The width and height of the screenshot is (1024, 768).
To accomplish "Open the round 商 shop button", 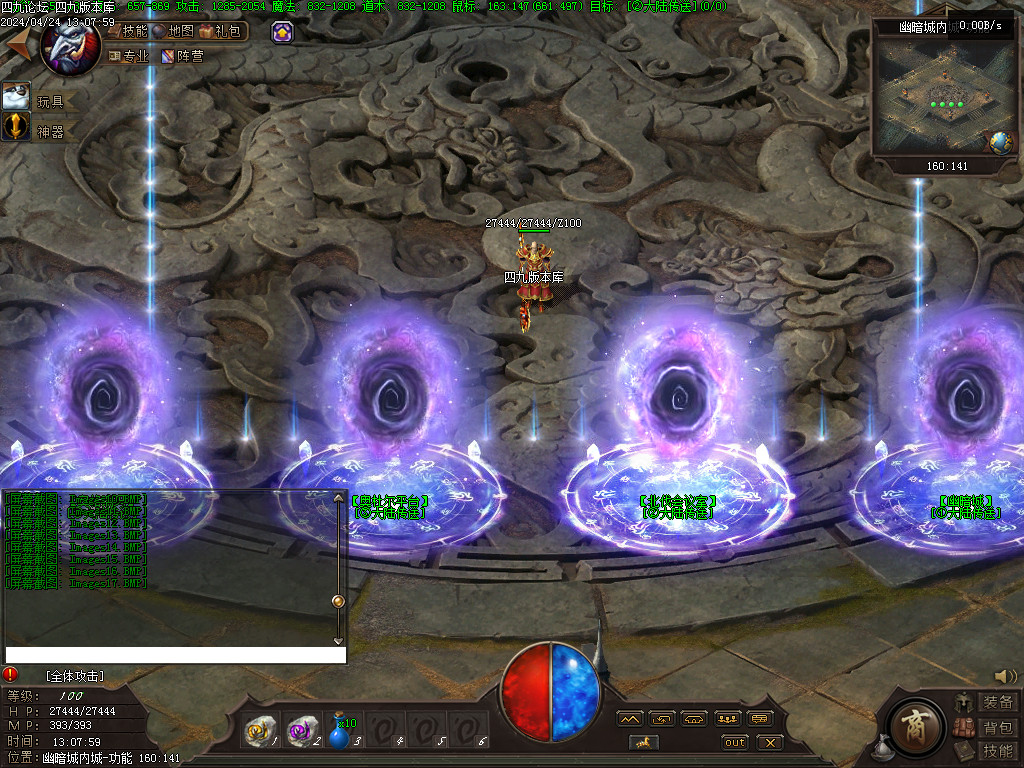I will pos(914,722).
